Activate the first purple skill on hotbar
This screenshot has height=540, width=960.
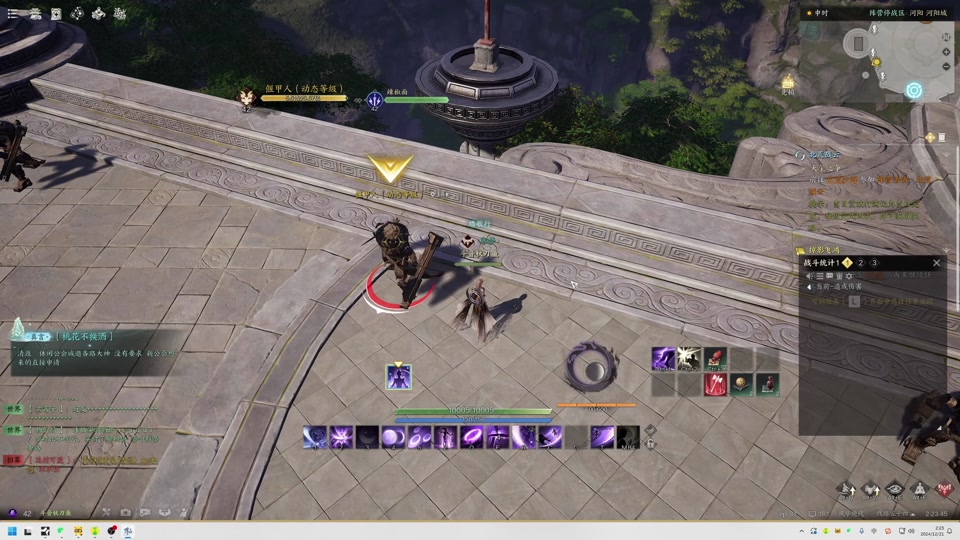315,437
